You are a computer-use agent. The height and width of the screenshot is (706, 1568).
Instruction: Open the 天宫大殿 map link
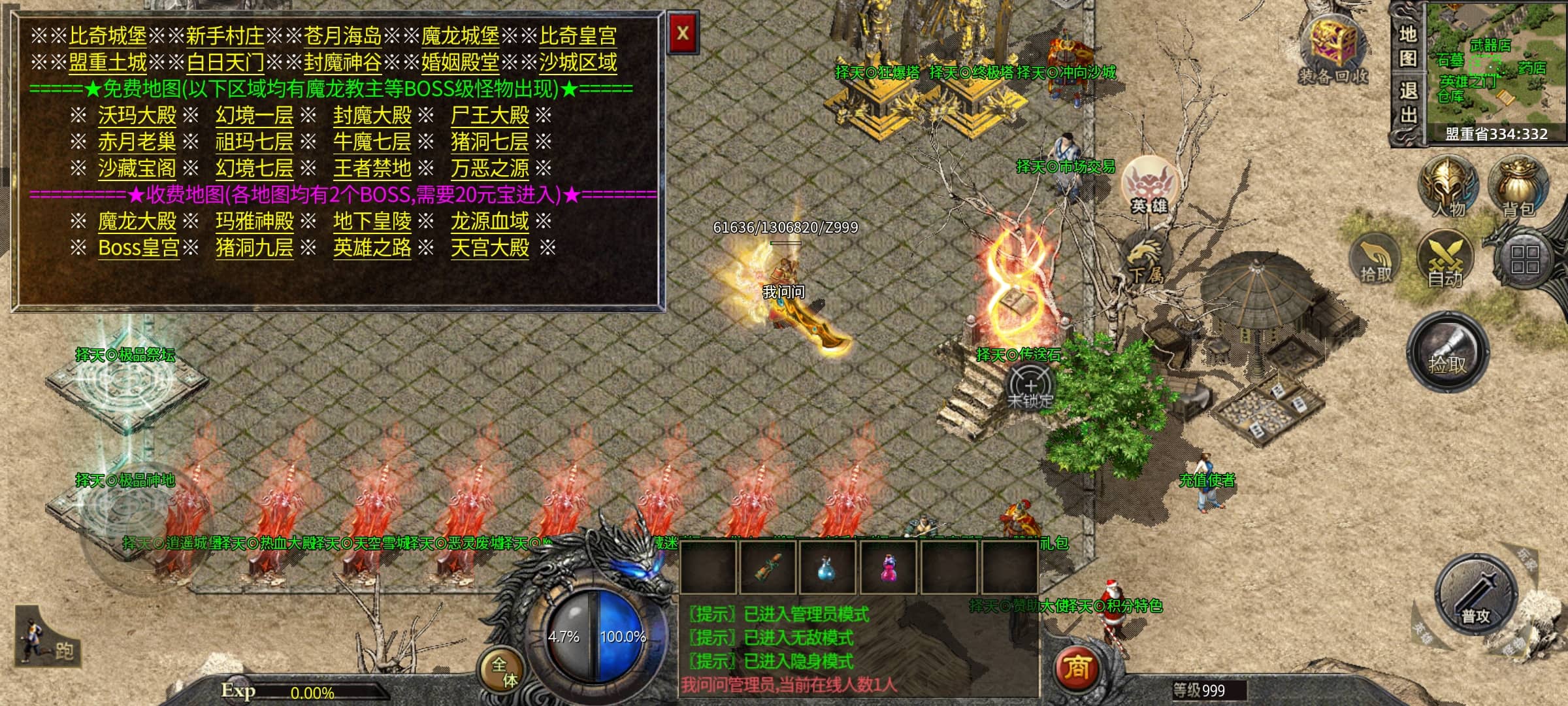(490, 248)
